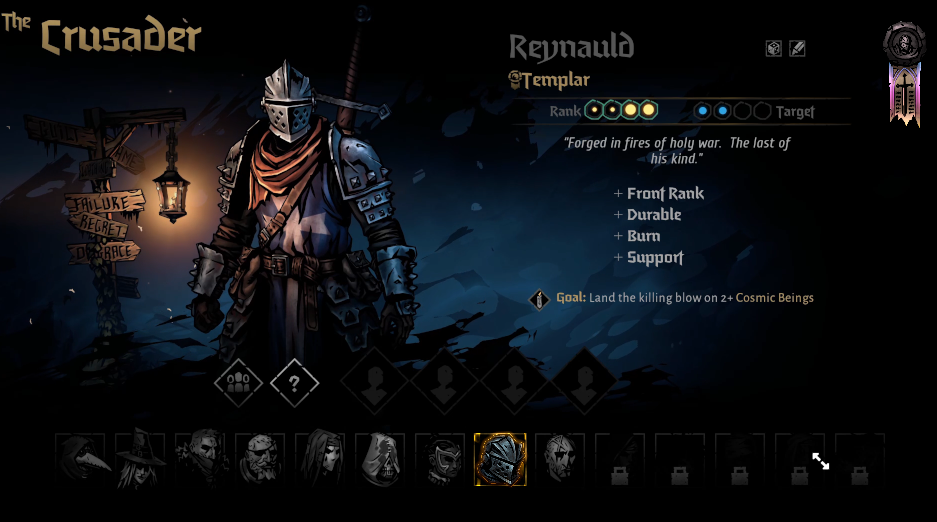Pick the masked Highwayman portrait
937x522 pixels.
tap(200, 459)
